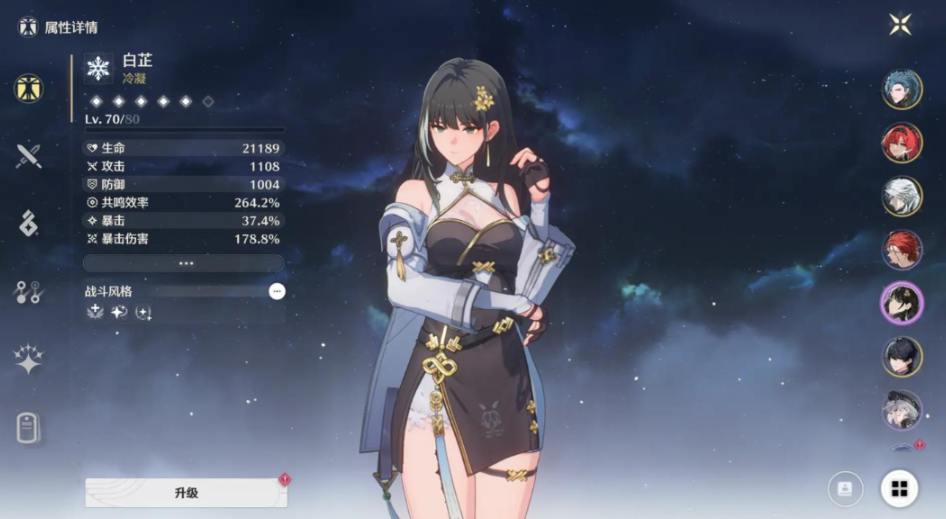Viewport: 946px width, 519px height.
Task: Open combat style details button
Action: tap(277, 291)
